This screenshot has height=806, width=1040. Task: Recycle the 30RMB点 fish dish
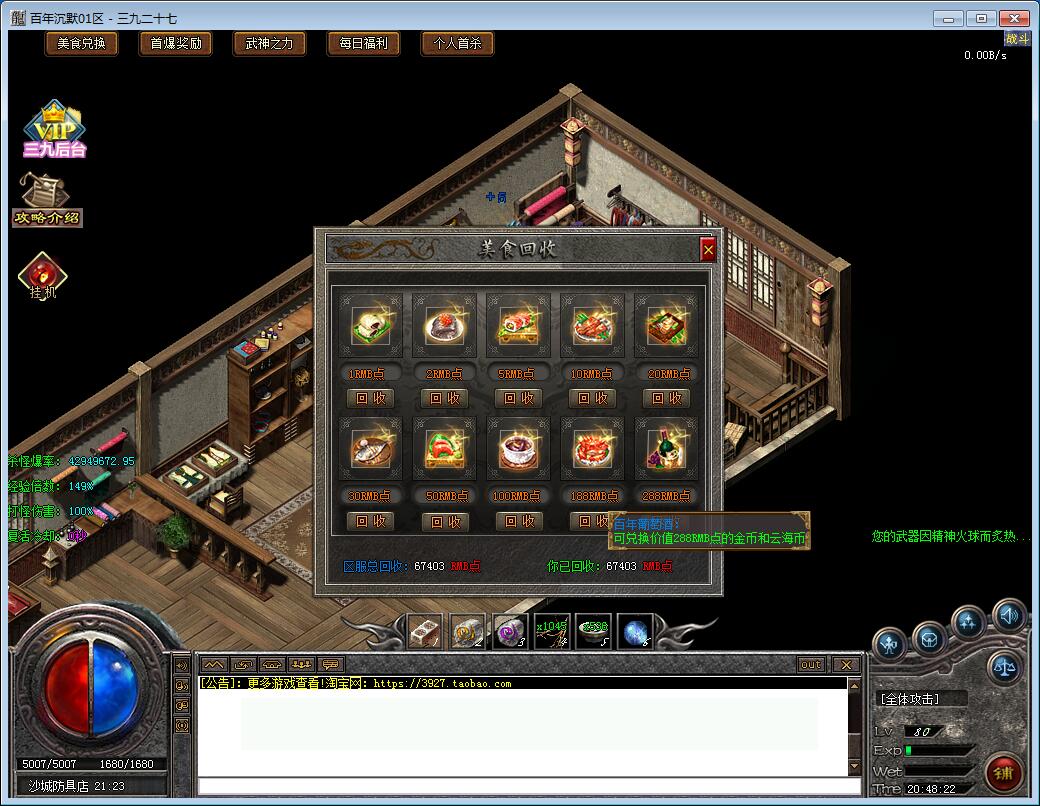(x=370, y=521)
